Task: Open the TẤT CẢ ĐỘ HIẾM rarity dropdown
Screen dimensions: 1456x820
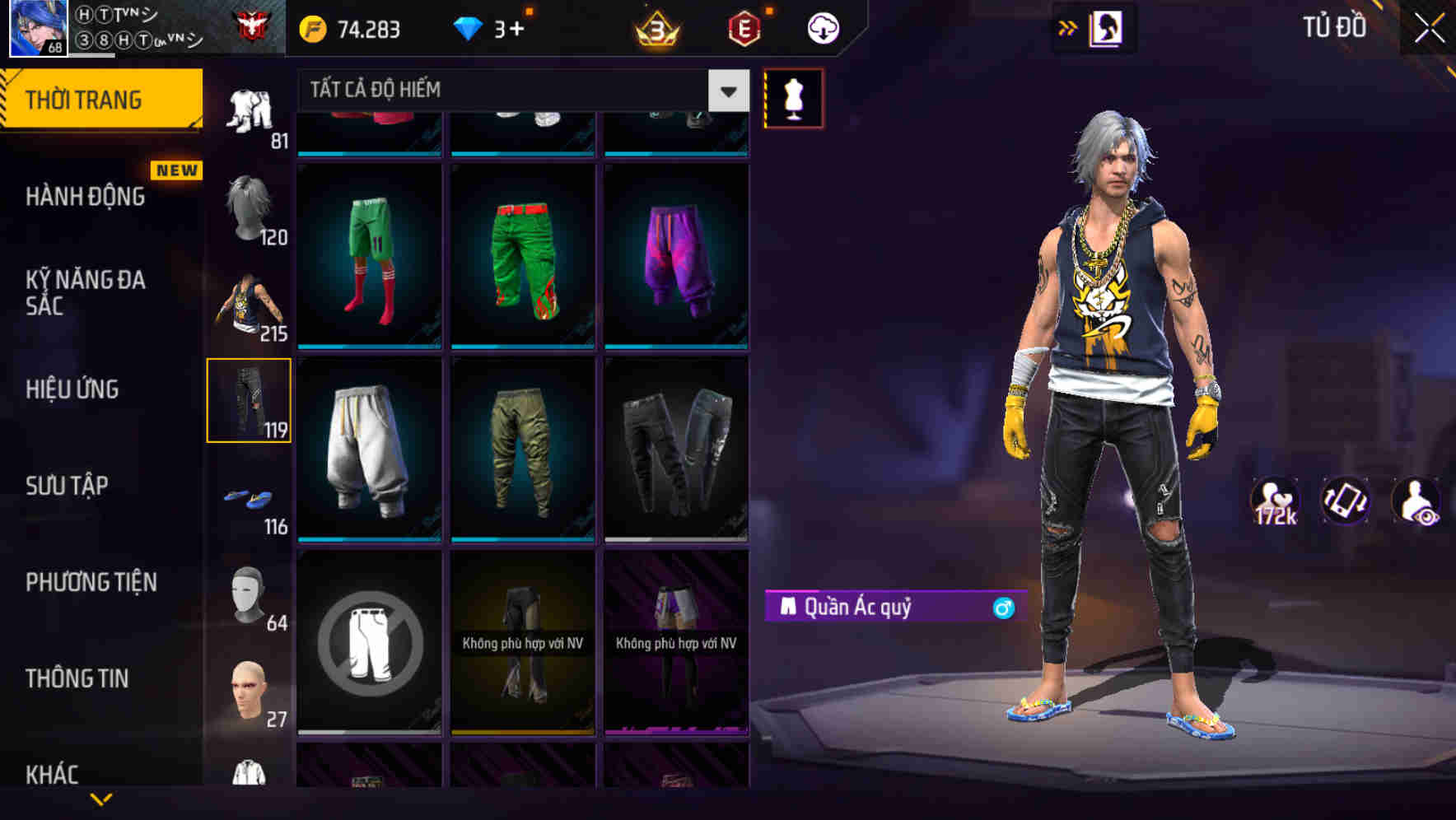Action: coord(519,91)
